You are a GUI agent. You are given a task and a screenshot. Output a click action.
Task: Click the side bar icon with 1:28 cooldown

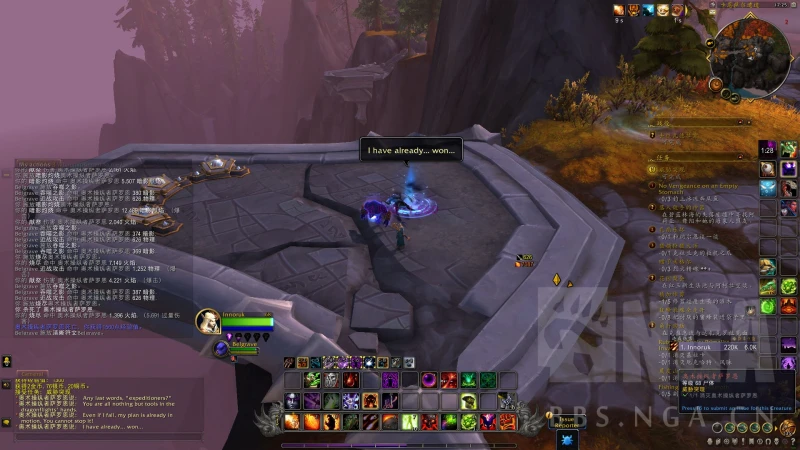pos(767,149)
